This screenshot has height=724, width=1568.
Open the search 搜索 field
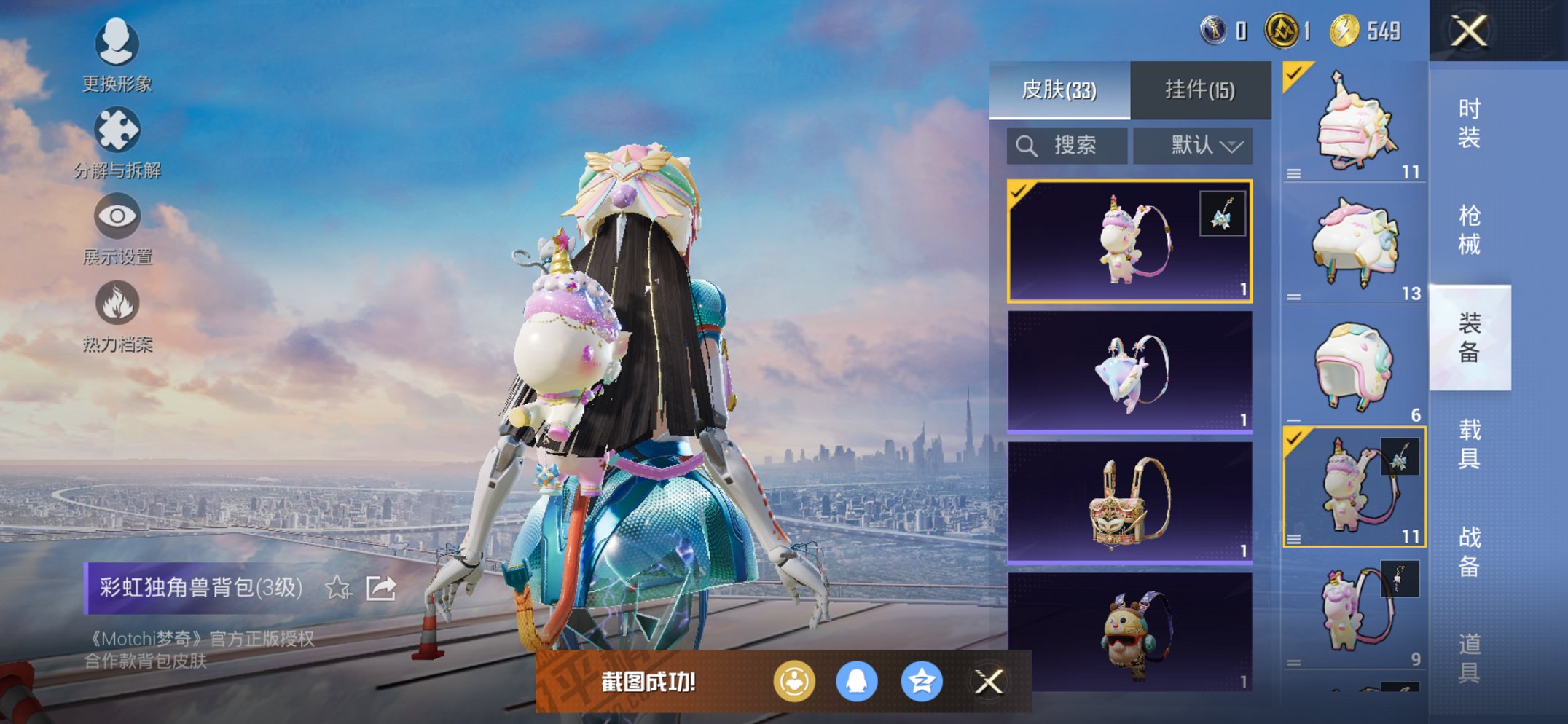(1067, 144)
